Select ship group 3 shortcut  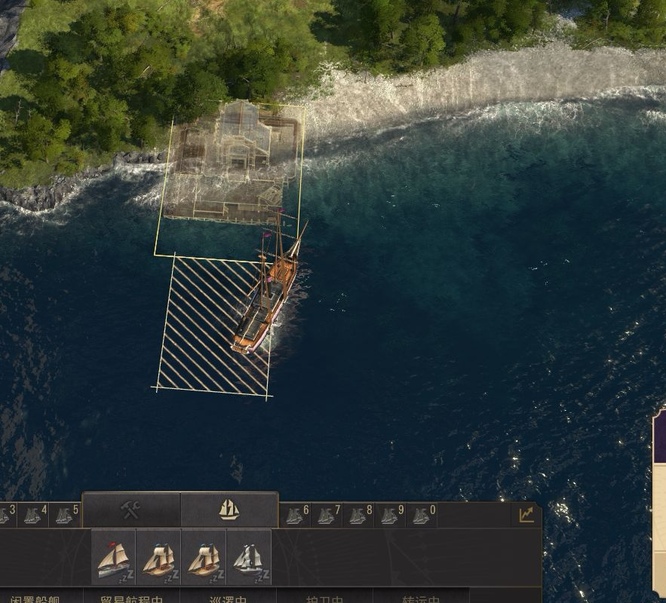(x=5, y=515)
